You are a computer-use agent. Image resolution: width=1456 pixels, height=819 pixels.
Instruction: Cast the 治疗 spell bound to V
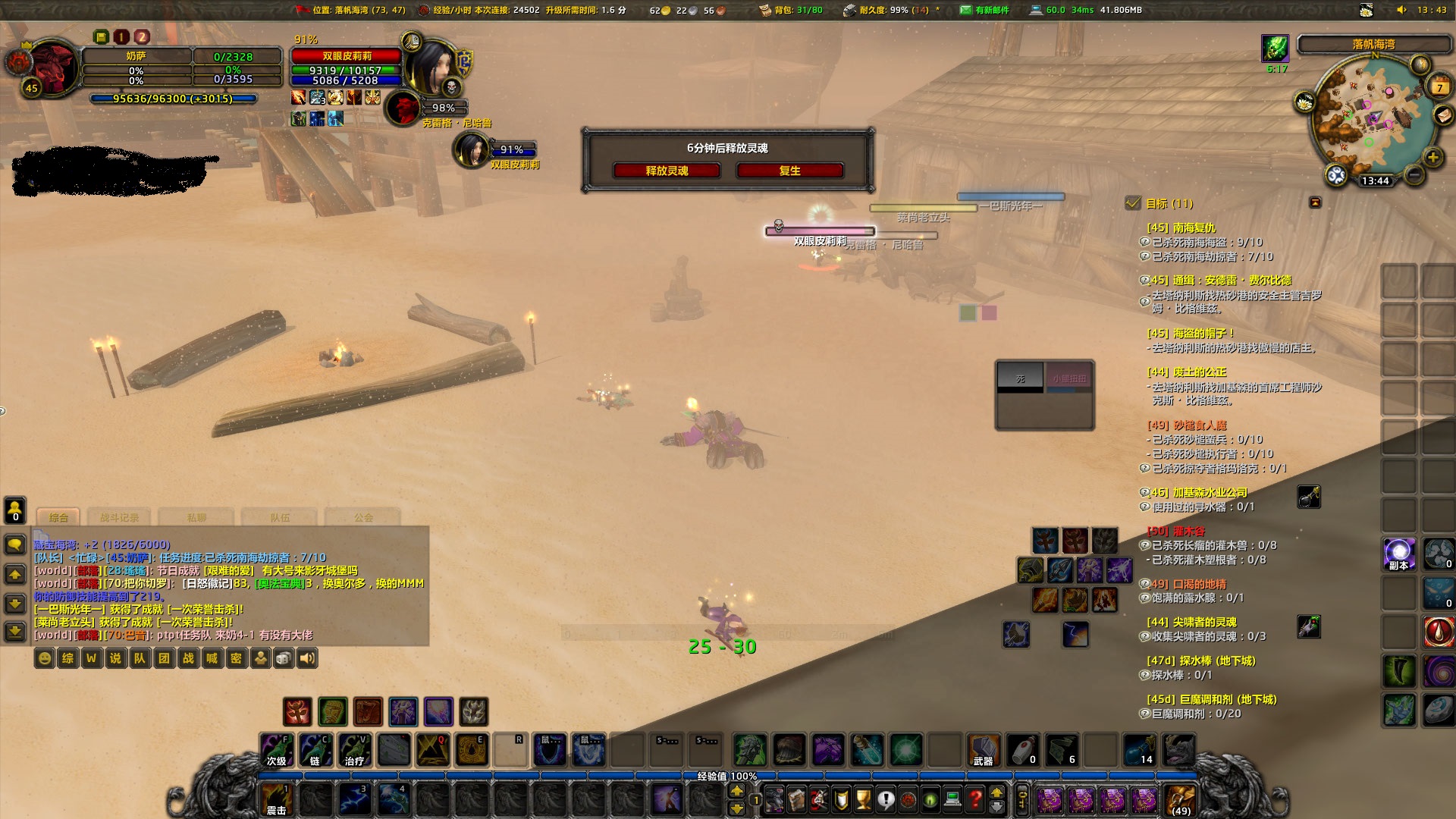click(354, 751)
